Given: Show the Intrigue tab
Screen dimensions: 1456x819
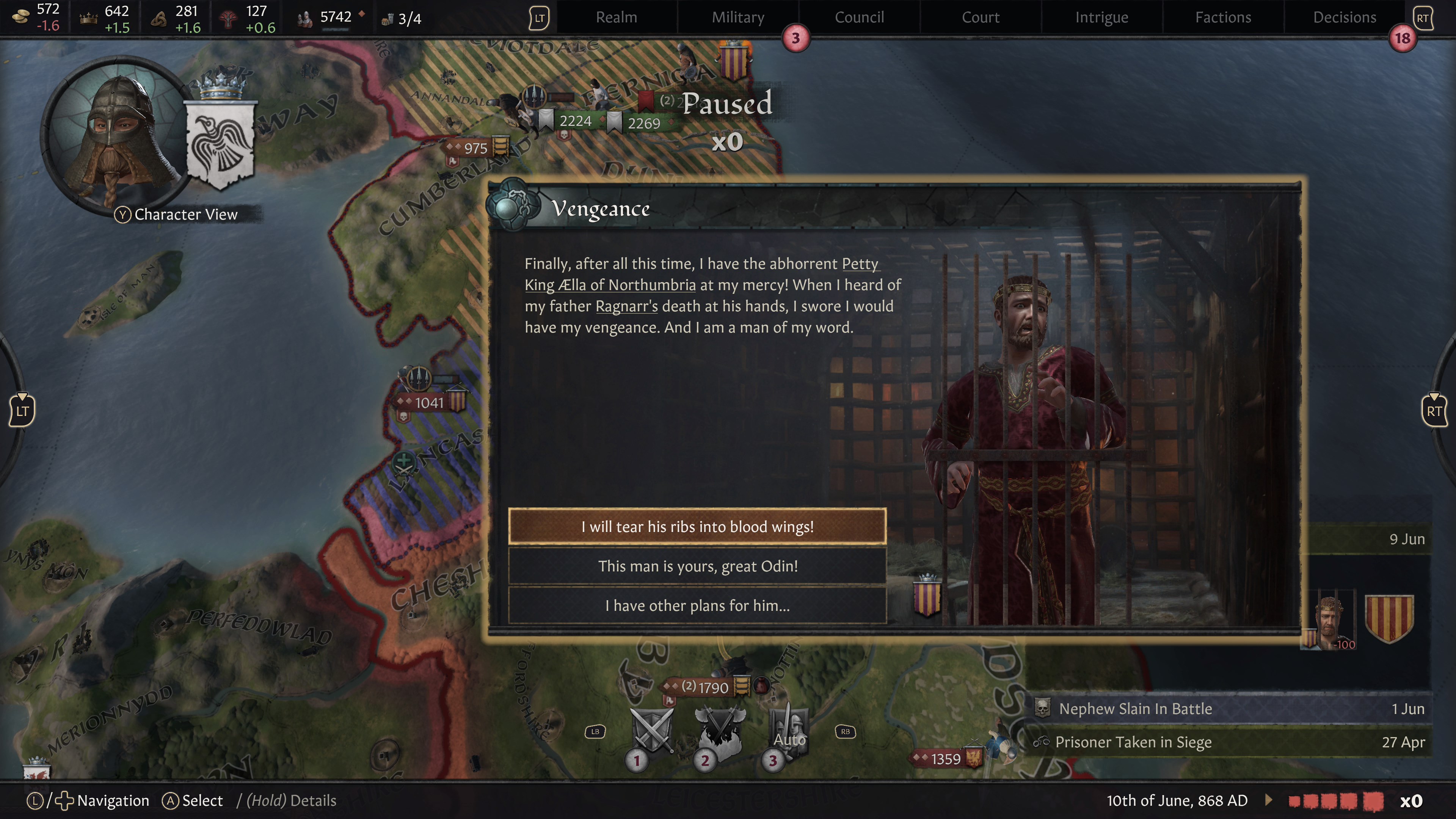Looking at the screenshot, I should tap(1101, 17).
